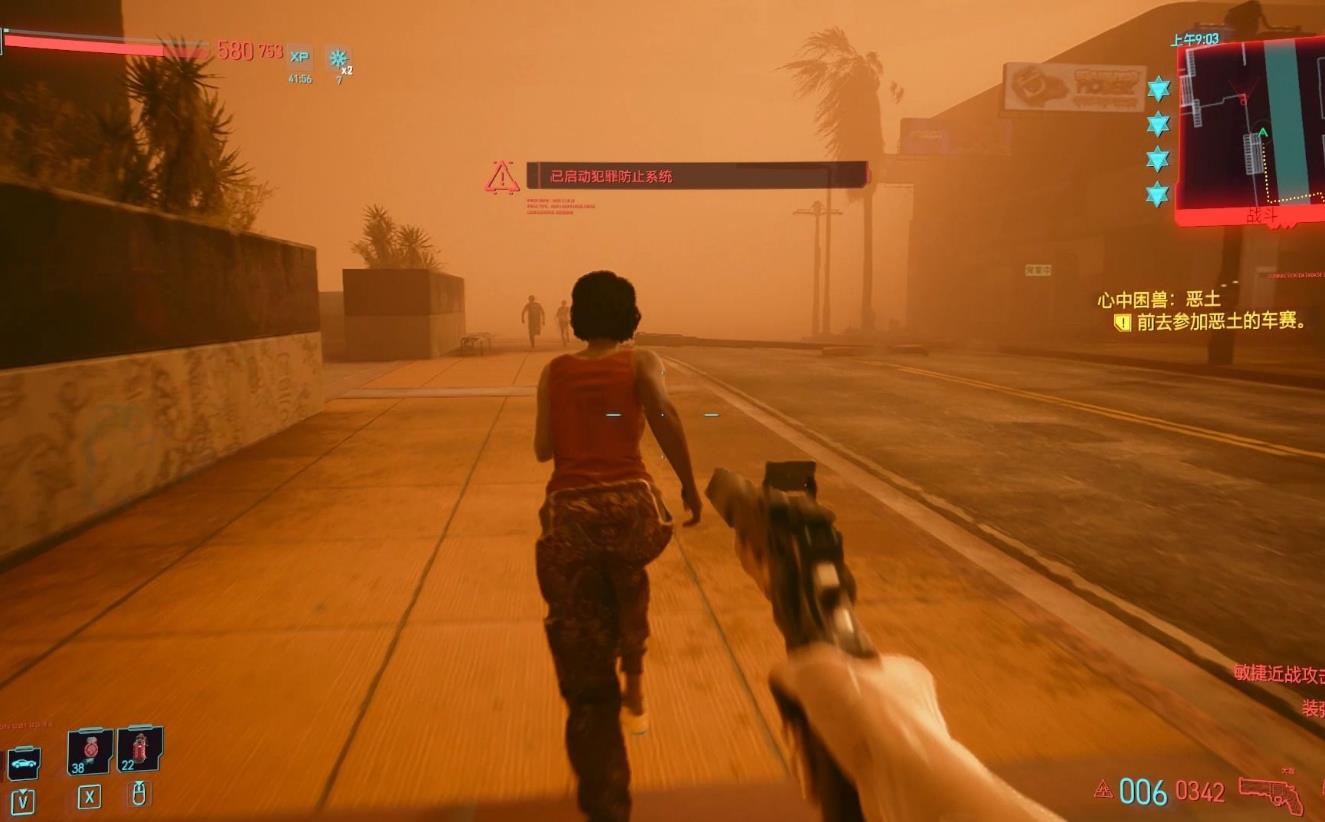The image size is (1325, 822).
Task: Use the healing item slot showing 38
Action: click(x=89, y=750)
